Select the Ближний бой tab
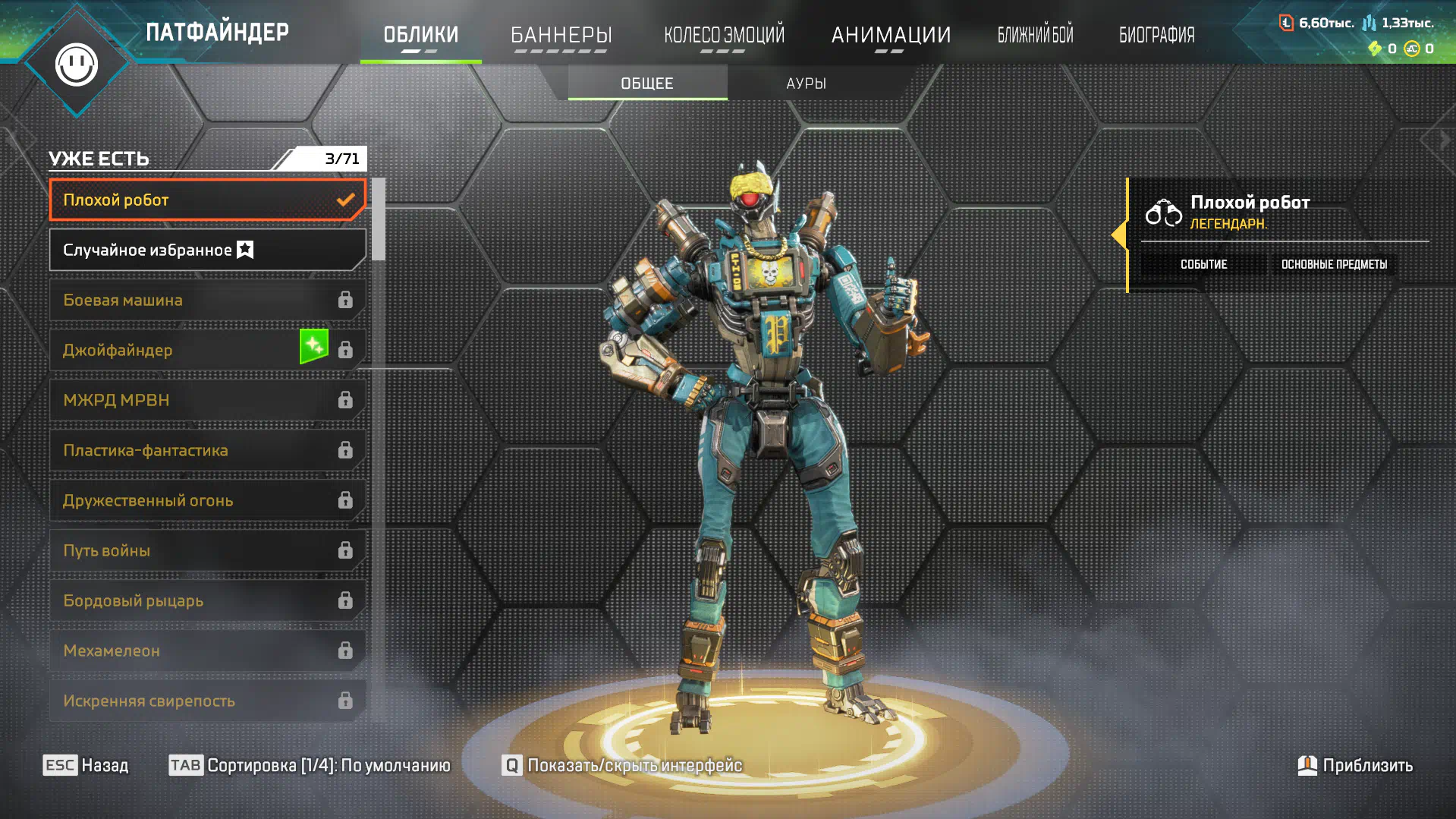Viewport: 1456px width, 819px height. [1035, 35]
